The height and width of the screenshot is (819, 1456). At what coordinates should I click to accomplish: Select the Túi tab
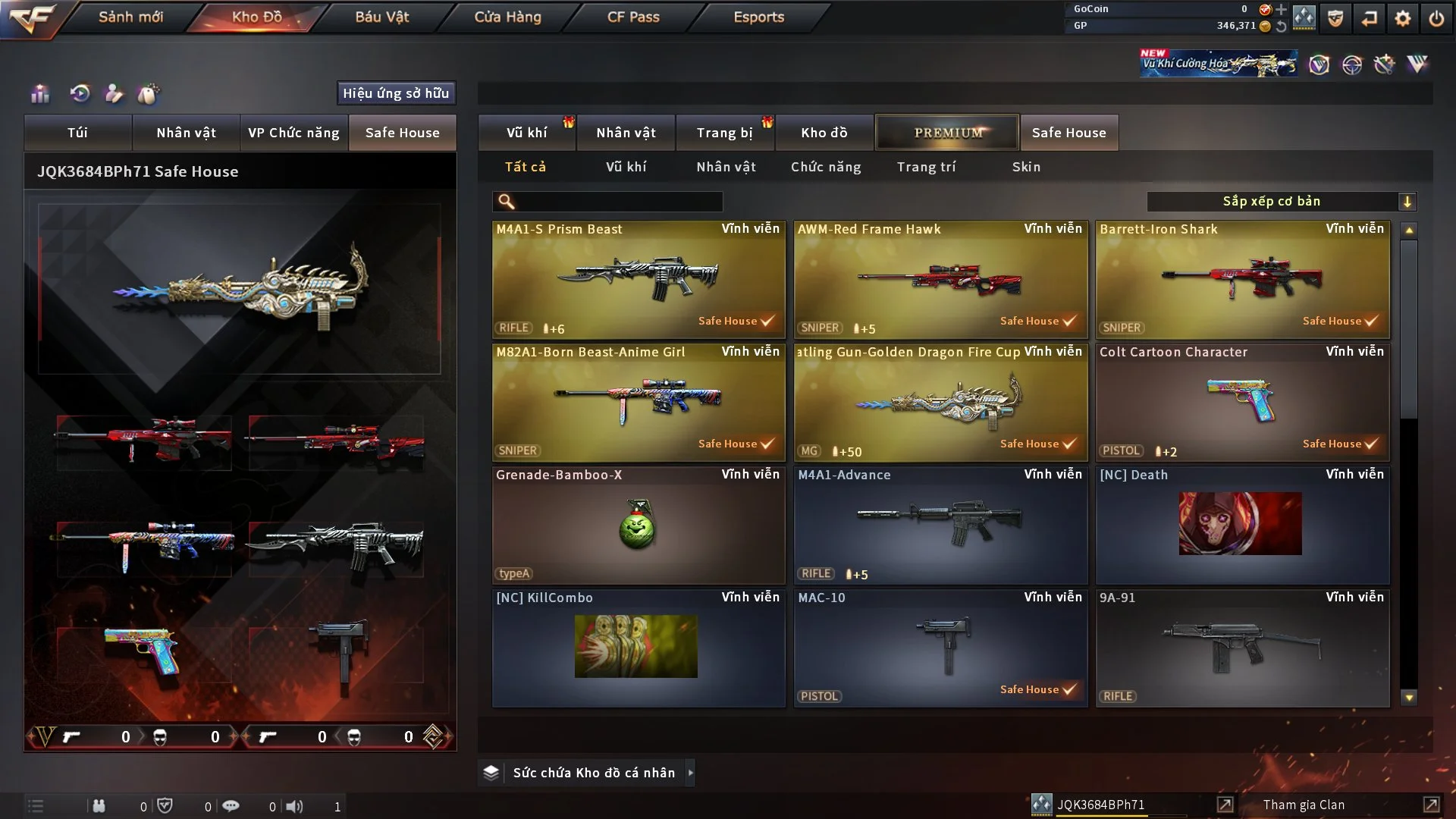point(77,133)
